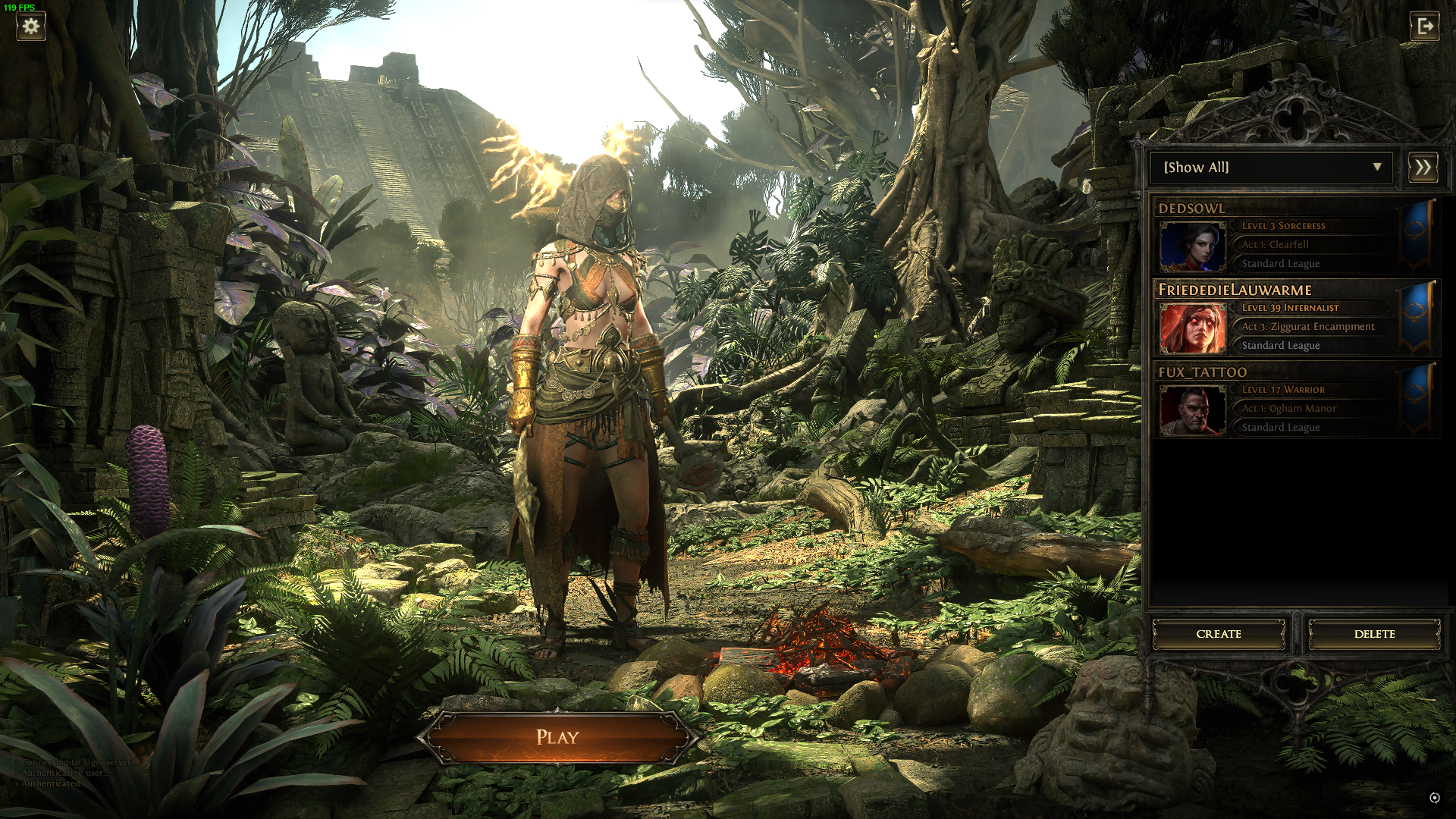The image size is (1456, 819).
Task: Delete the selected character
Action: coord(1374,634)
